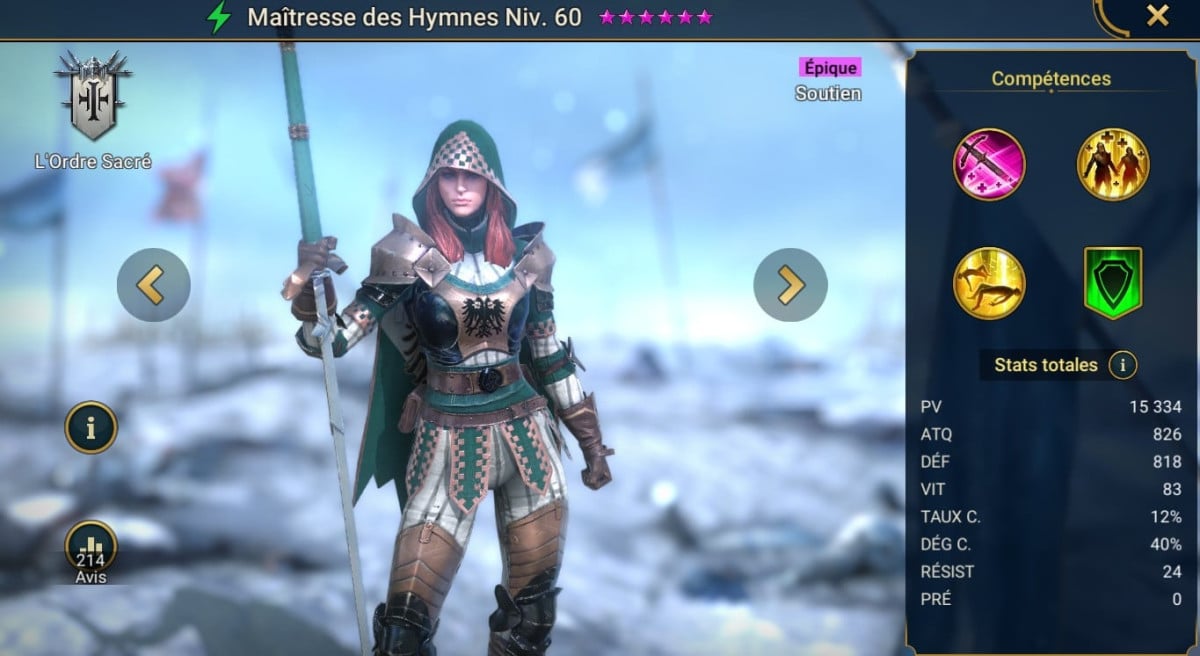
Task: Show the next champion
Action: tap(790, 285)
